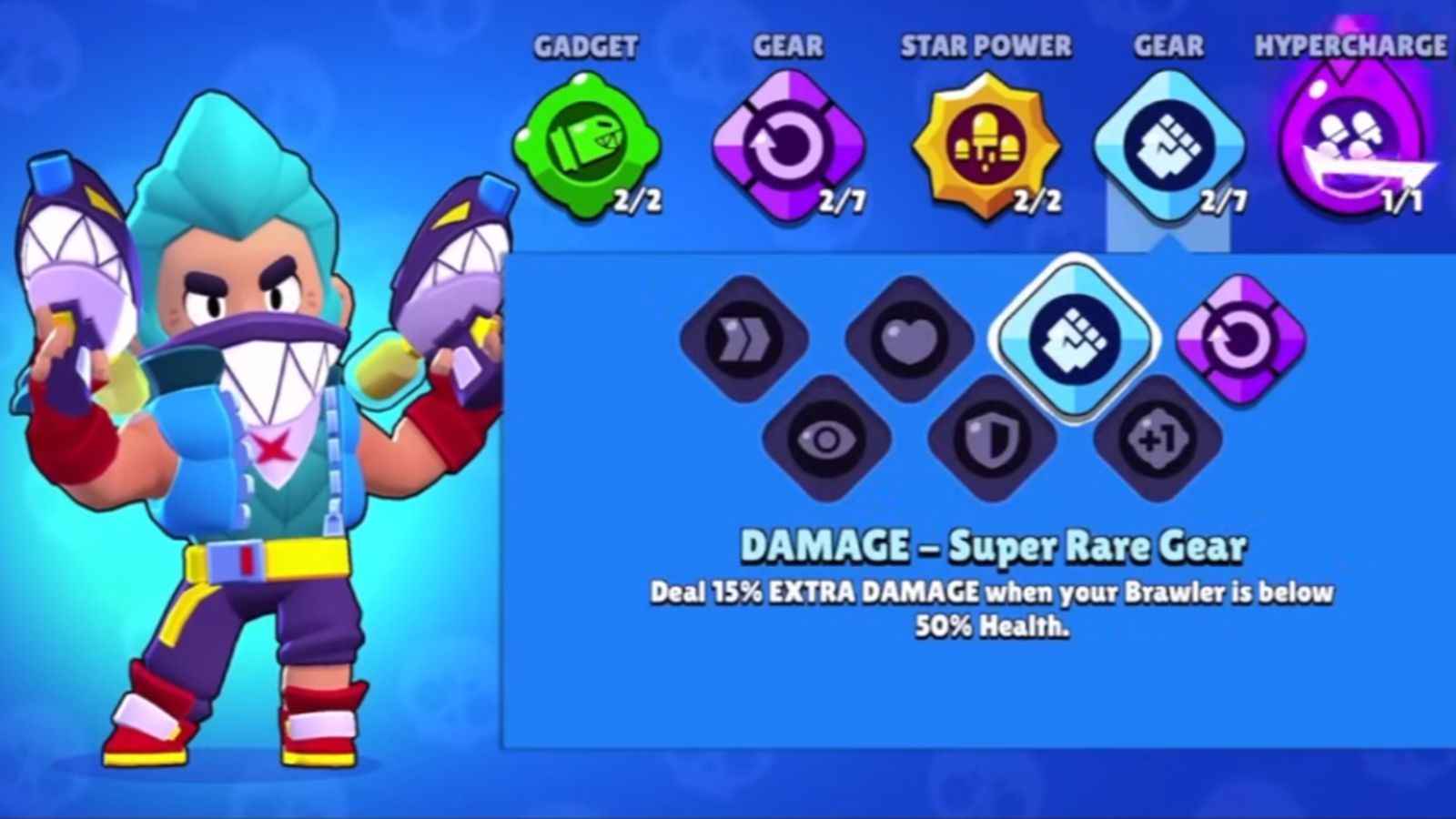Click the GADGET header label
The width and height of the screenshot is (1456, 819).
(x=587, y=44)
